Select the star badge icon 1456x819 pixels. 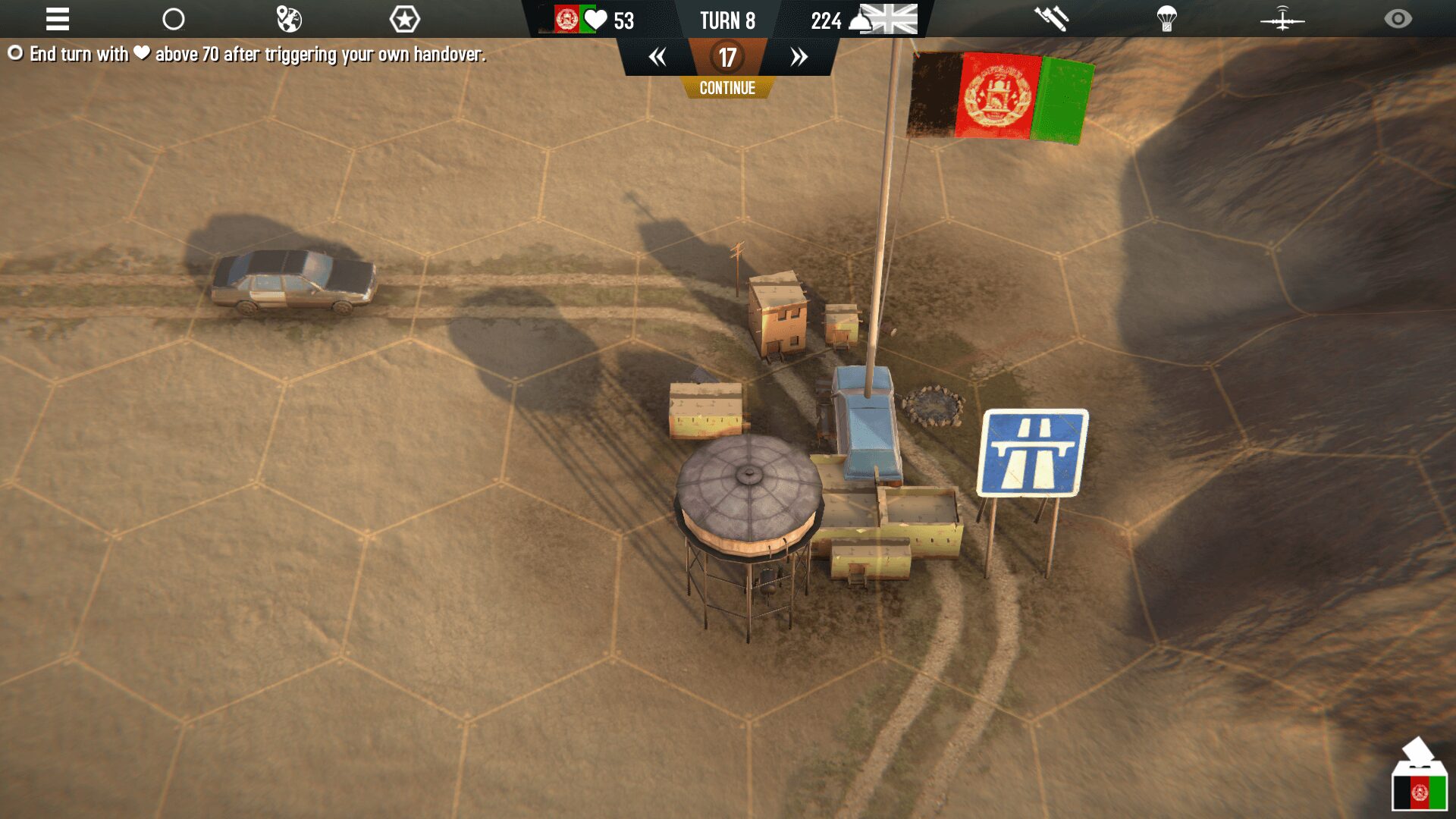(404, 19)
